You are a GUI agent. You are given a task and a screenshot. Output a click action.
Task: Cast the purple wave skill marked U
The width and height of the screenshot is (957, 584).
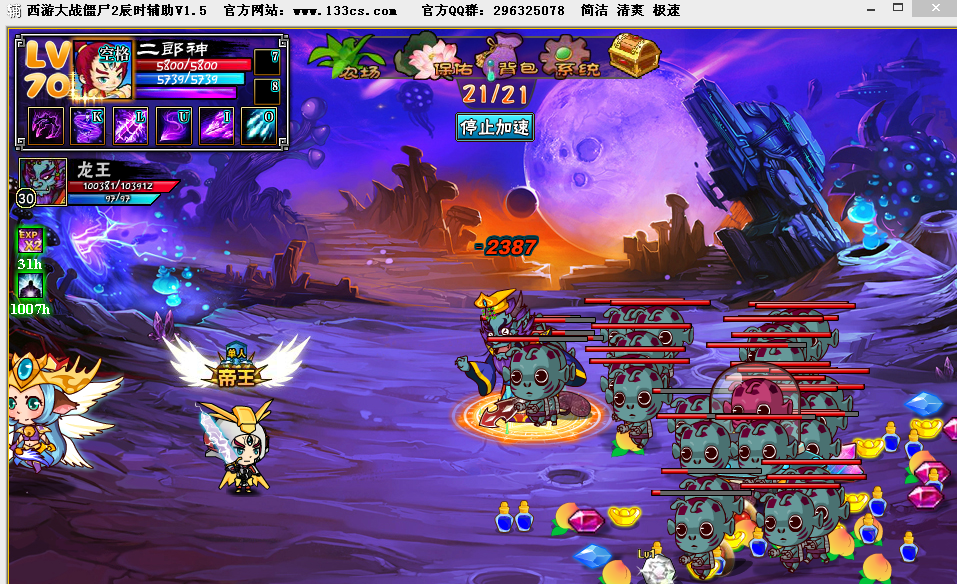tap(173, 126)
